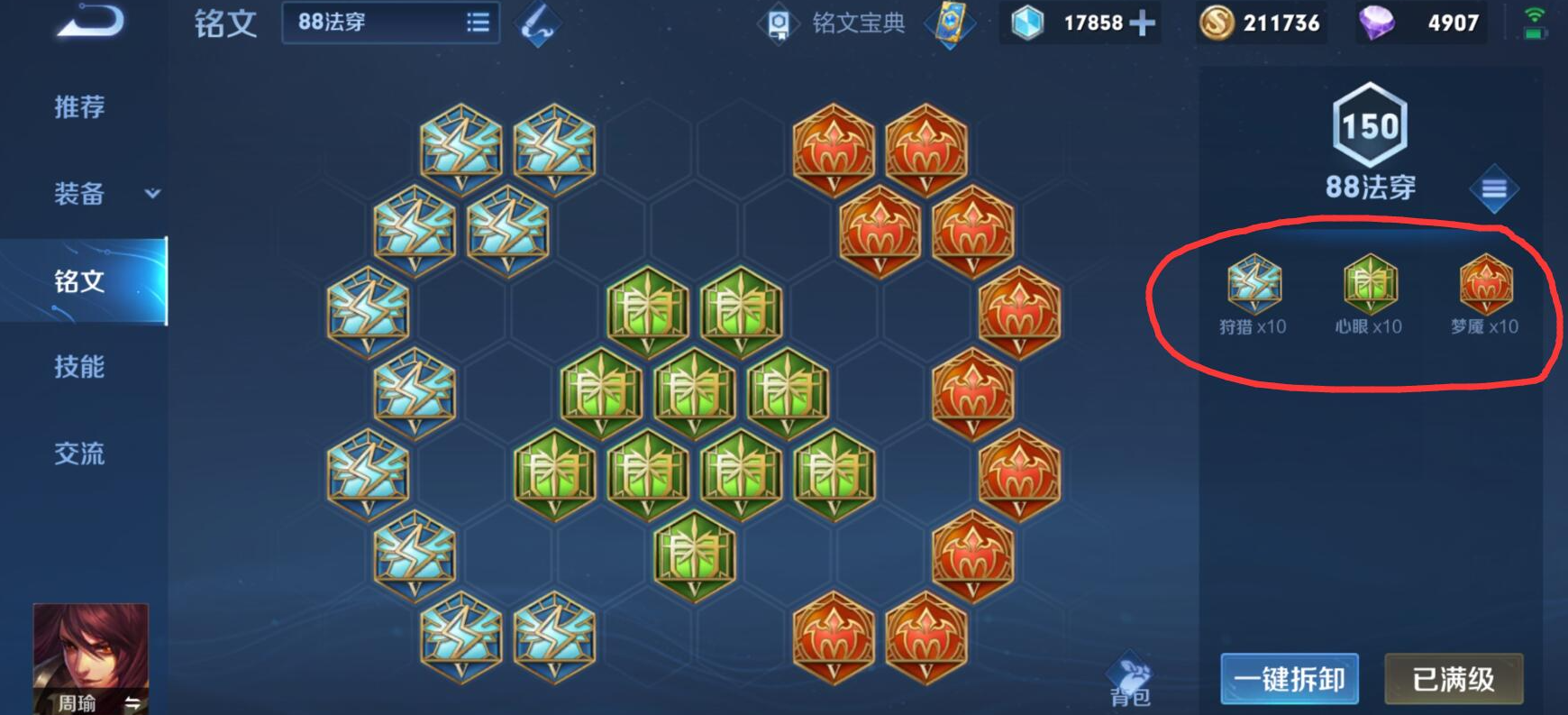Screen dimensions: 1568x715
Task: Switch to the 技能 tab
Action: 80,368
